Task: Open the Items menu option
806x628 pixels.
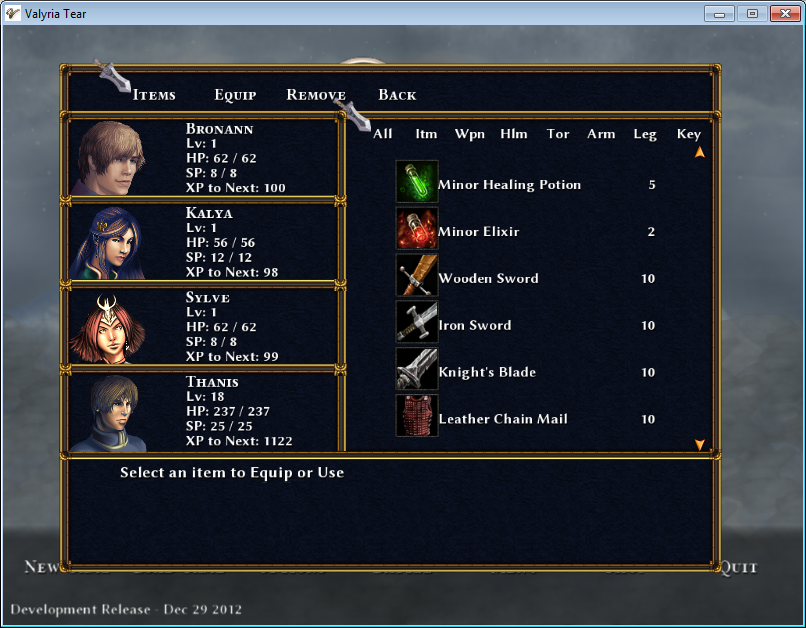Action: (154, 95)
